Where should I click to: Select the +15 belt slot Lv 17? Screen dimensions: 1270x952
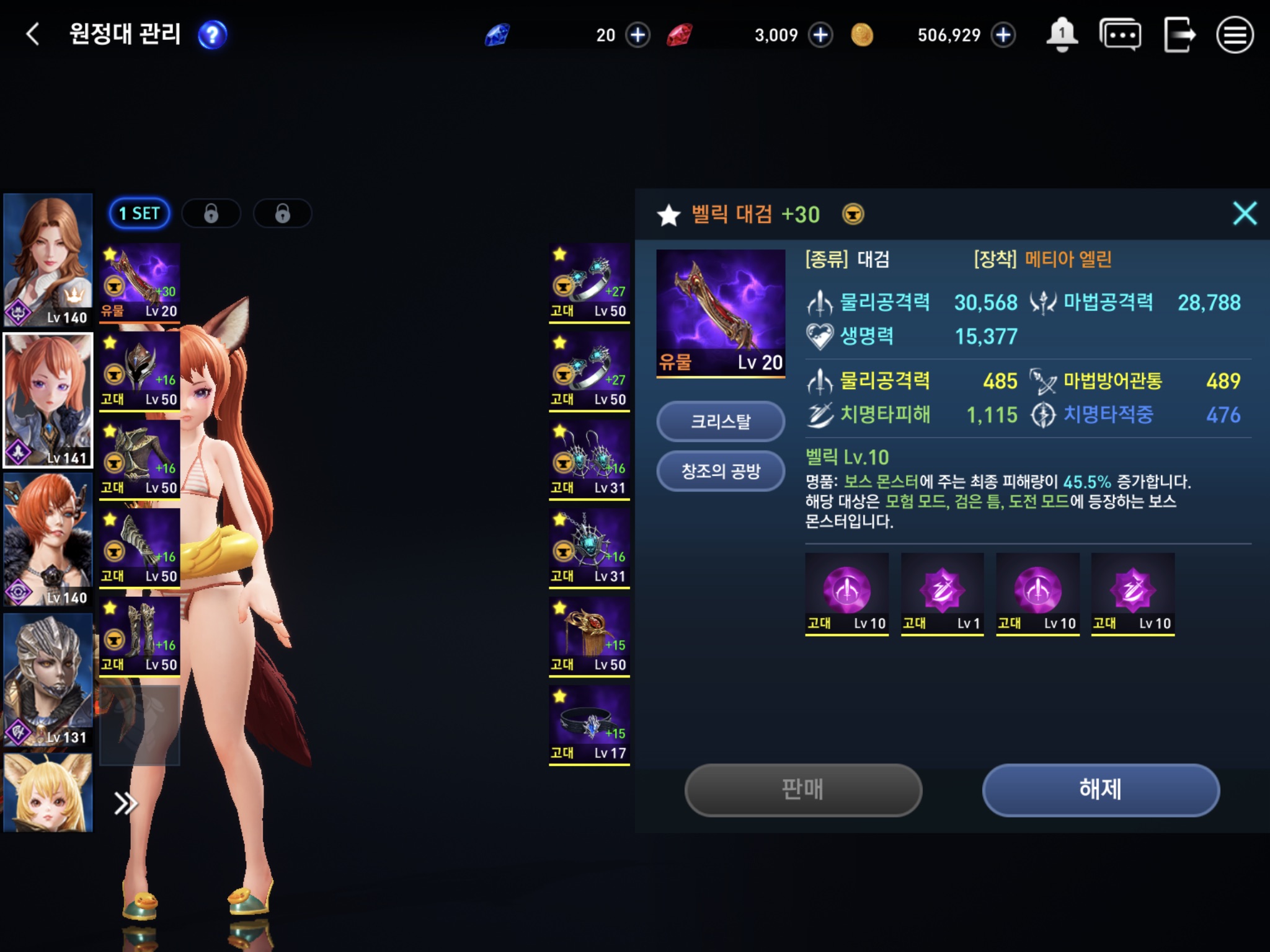(589, 725)
